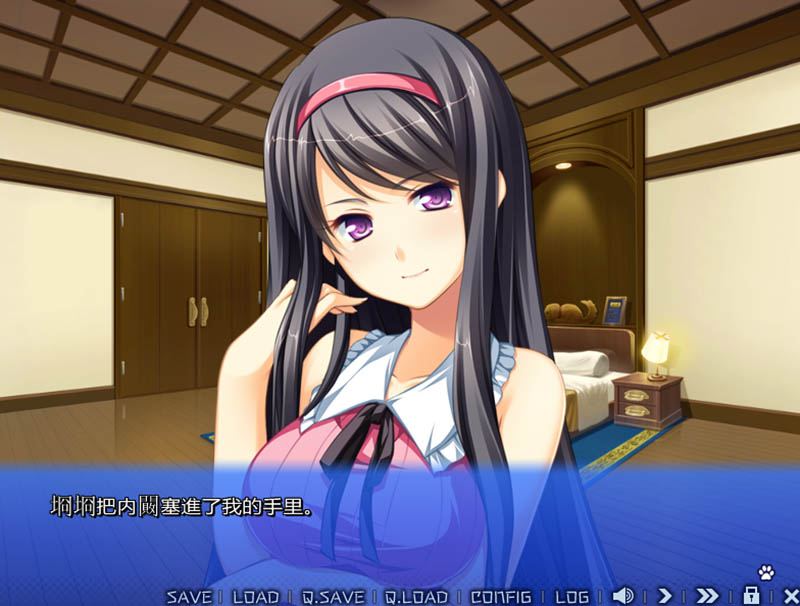Quick save with Q.SAVE

(334, 597)
